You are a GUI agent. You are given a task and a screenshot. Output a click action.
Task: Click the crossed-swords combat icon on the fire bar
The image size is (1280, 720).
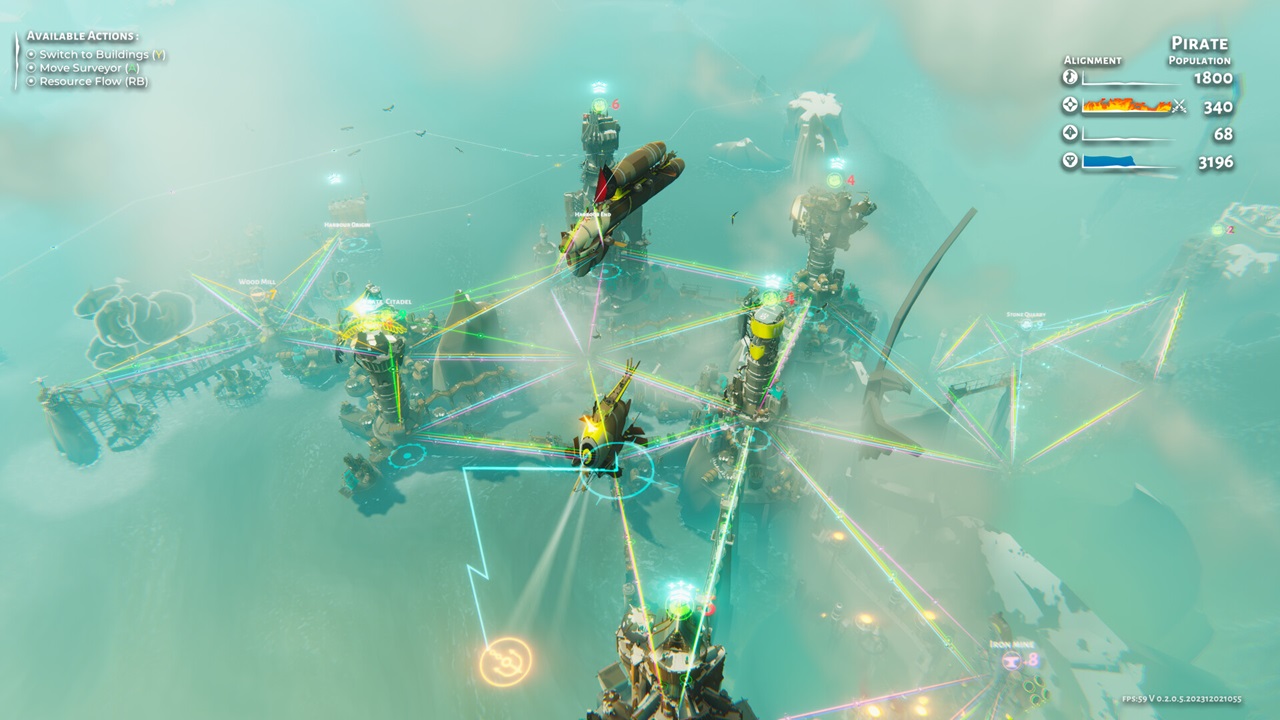(1178, 104)
